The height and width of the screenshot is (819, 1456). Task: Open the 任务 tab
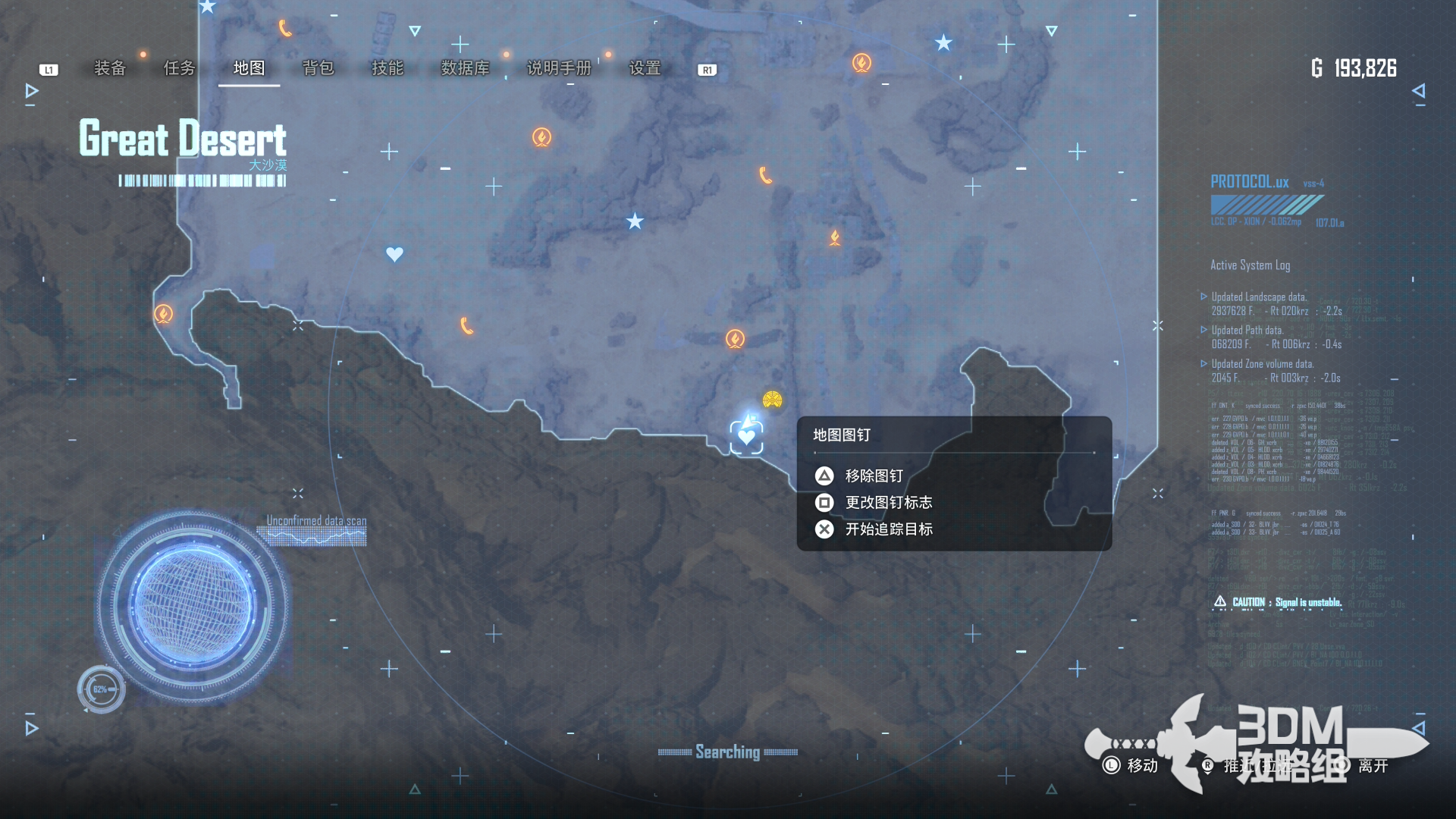180,68
